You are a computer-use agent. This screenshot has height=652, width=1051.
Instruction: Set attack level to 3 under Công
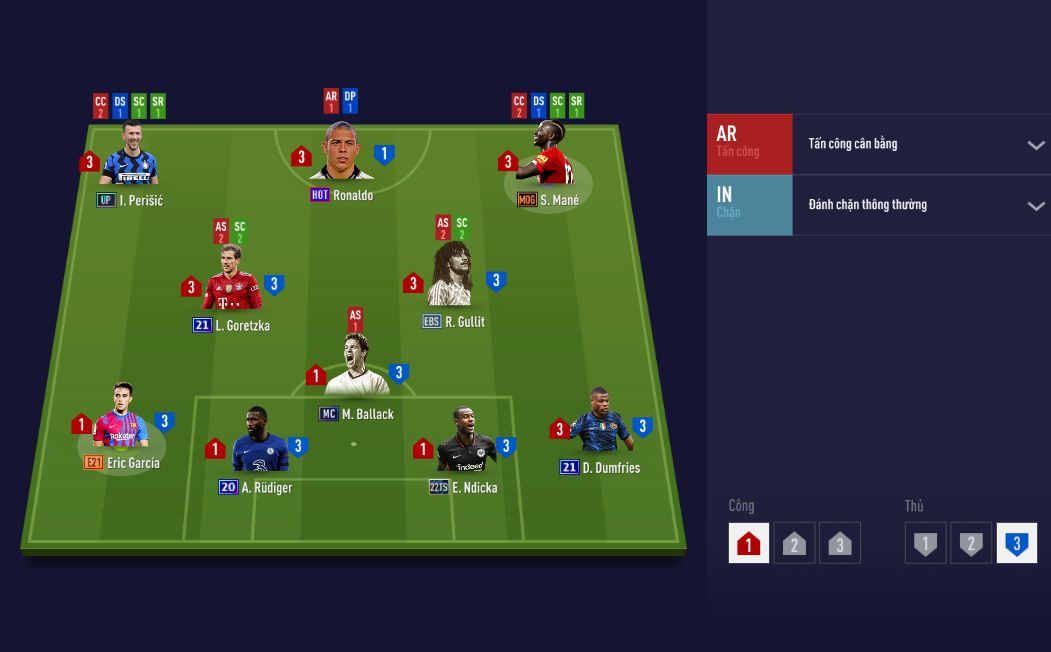point(839,544)
